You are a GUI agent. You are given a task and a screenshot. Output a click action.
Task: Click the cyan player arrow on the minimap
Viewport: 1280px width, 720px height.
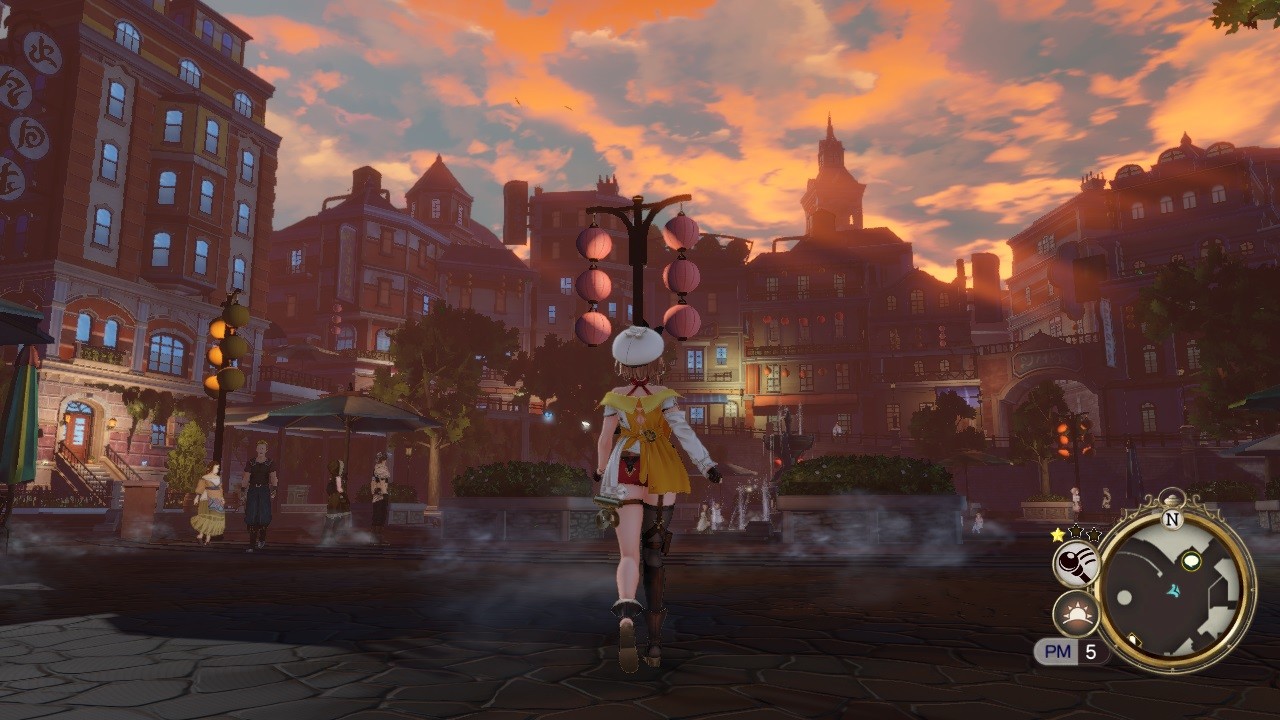[1173, 591]
